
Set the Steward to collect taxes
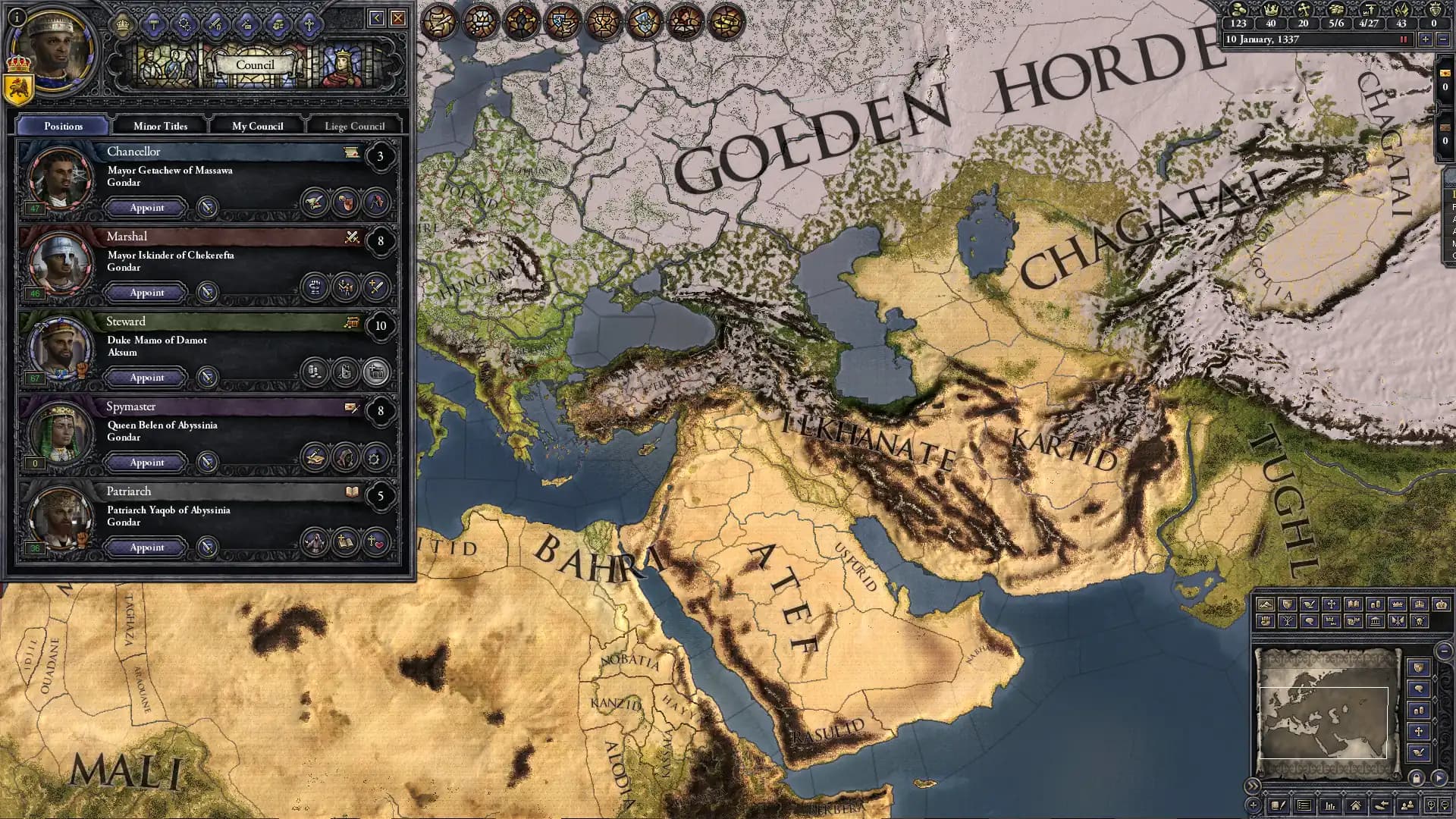coord(314,372)
